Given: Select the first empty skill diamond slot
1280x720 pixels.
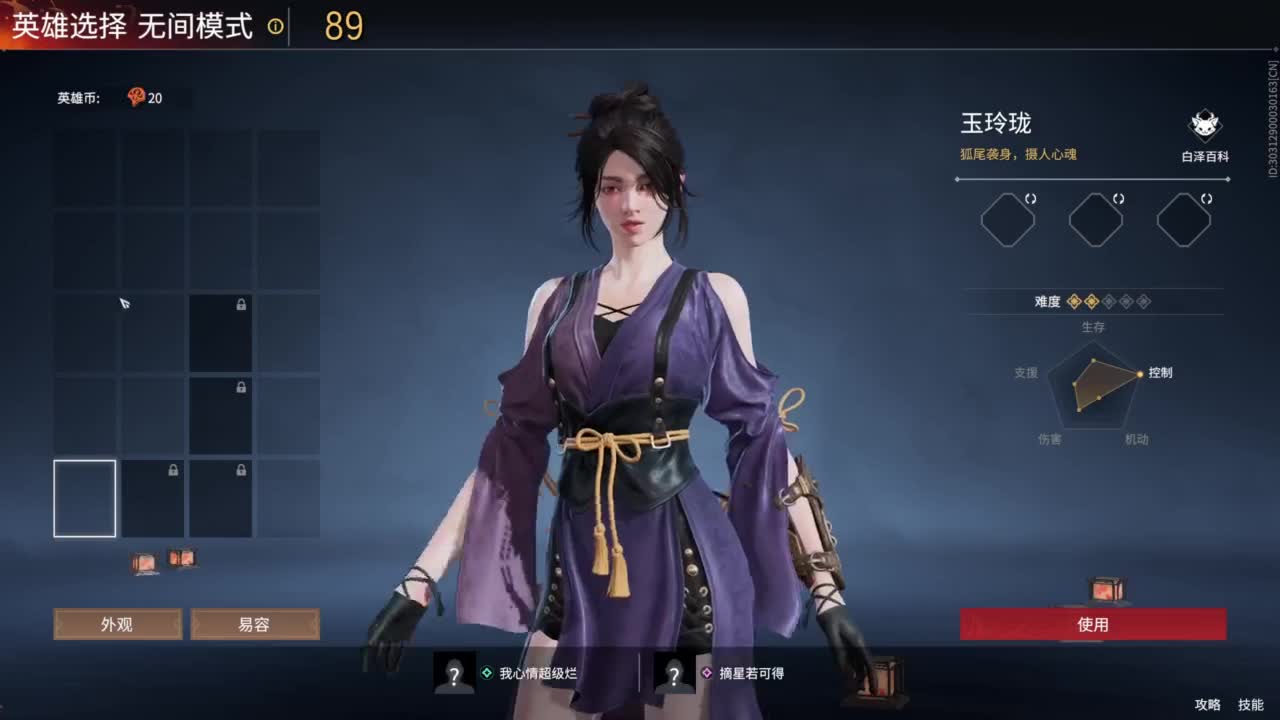Looking at the screenshot, I should (1007, 219).
